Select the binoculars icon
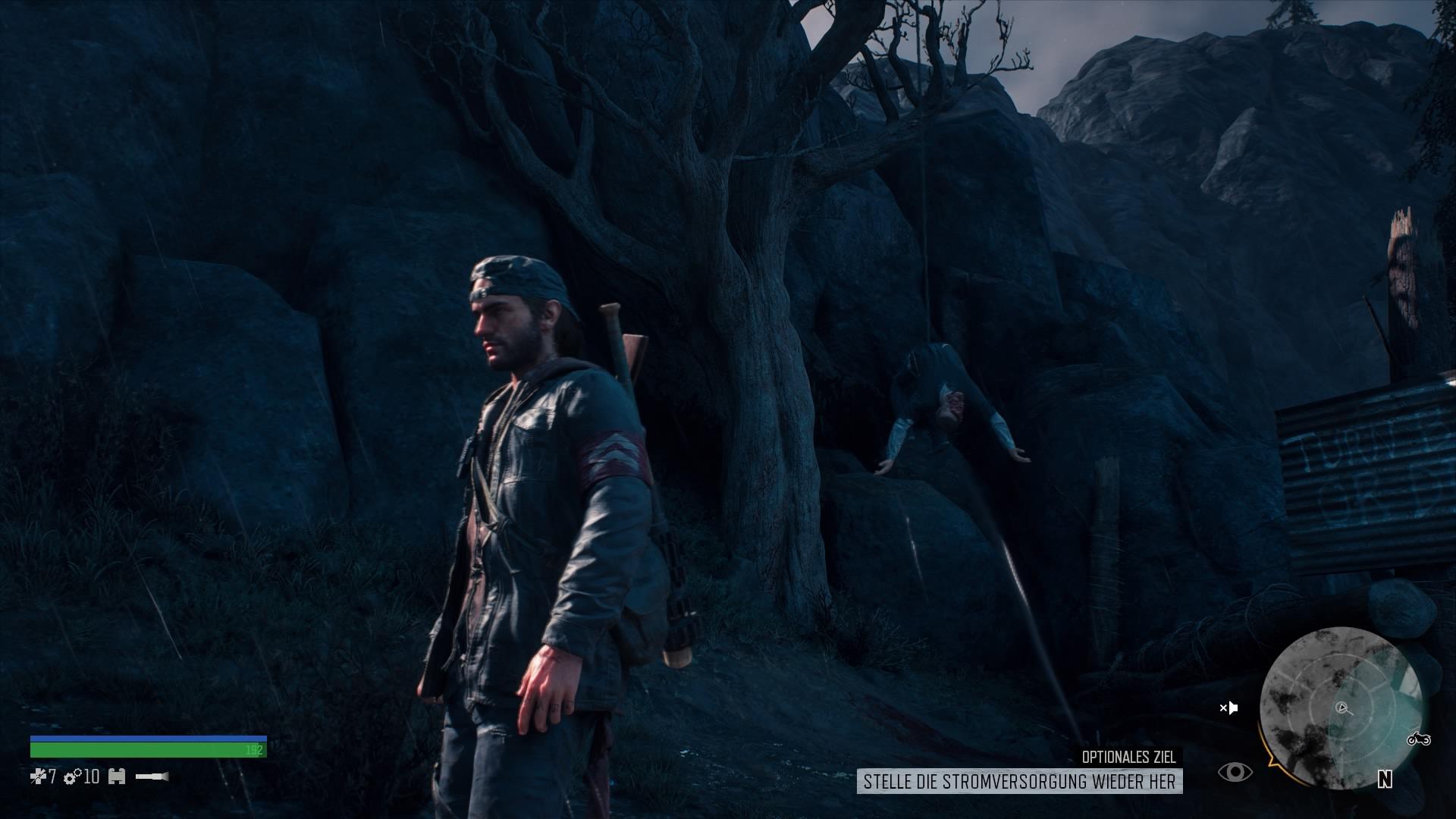This screenshot has width=1456, height=819. [x=117, y=777]
